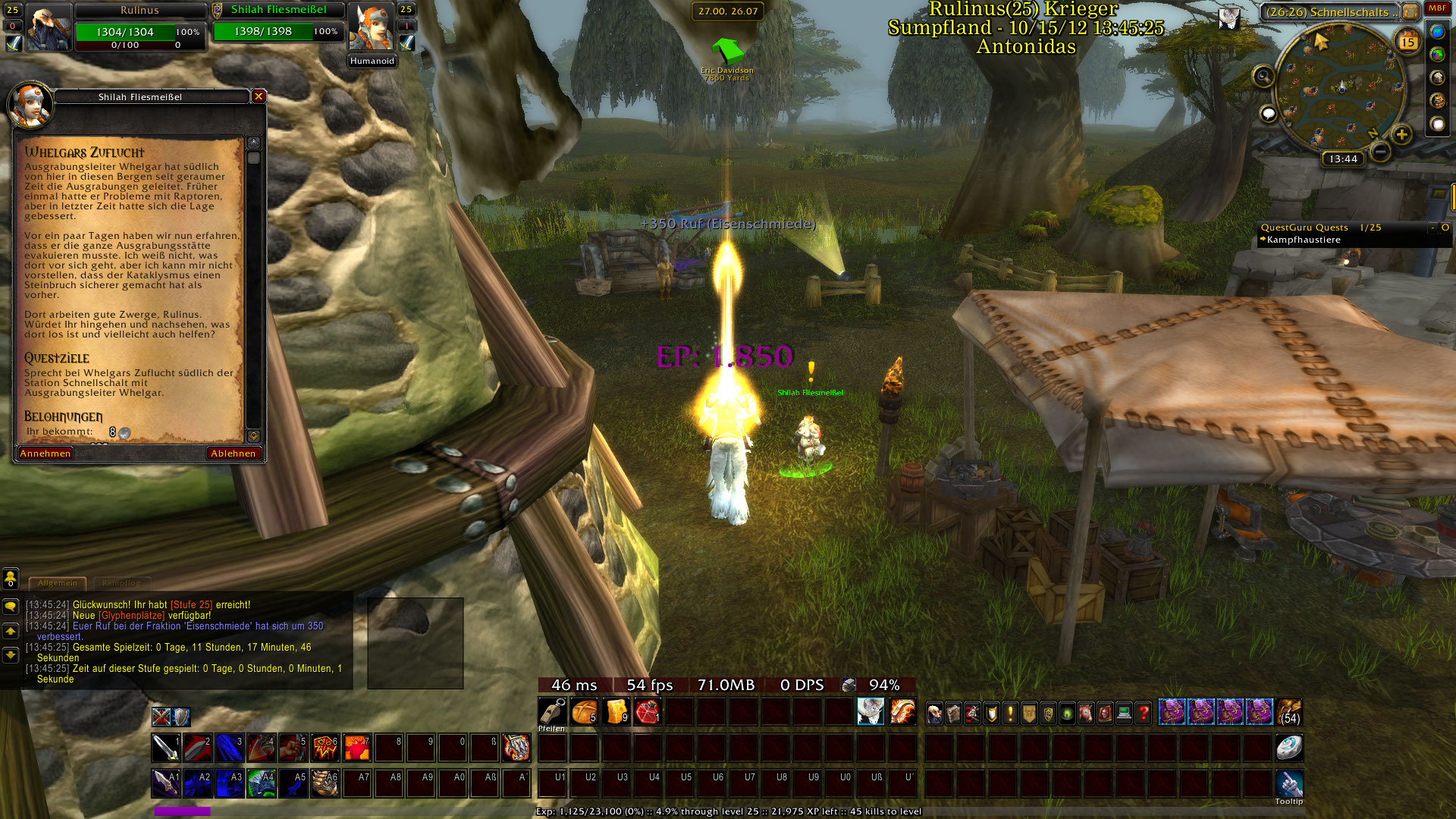Use the Pfeifen whistle item
Viewport: 1456px width, 819px height.
click(x=551, y=712)
